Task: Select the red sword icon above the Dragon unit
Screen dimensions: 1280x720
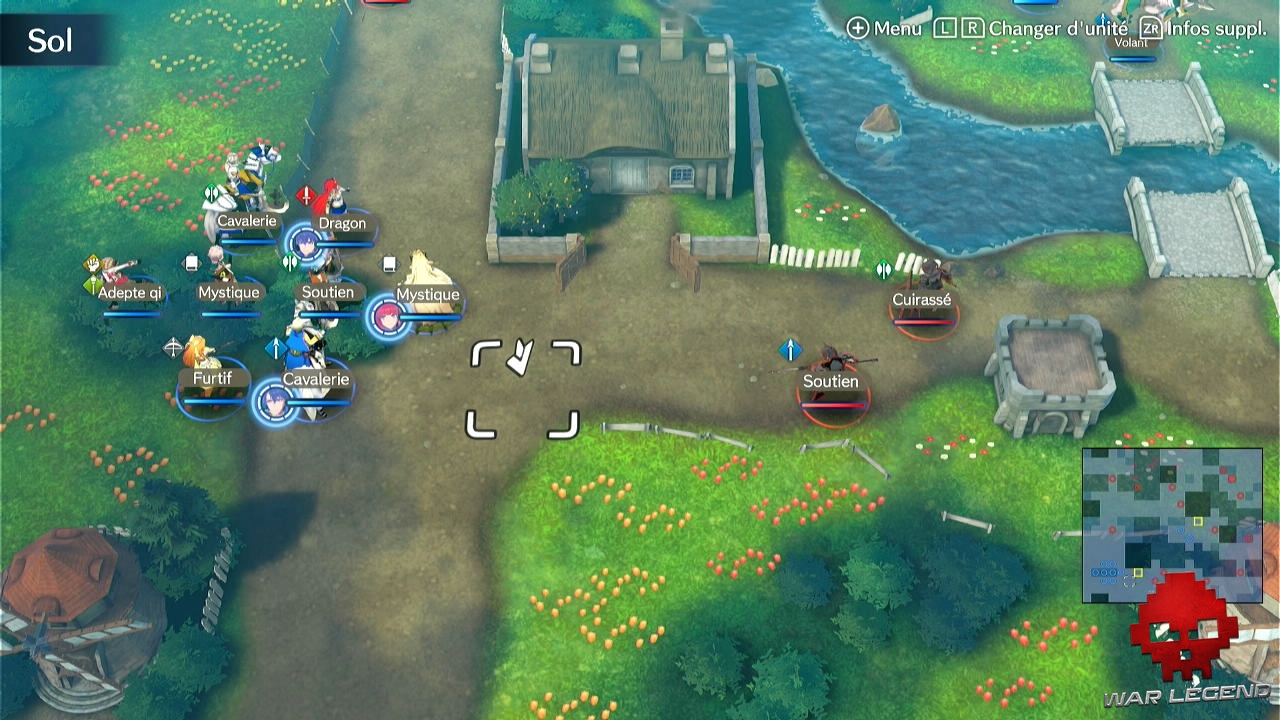Action: click(306, 195)
